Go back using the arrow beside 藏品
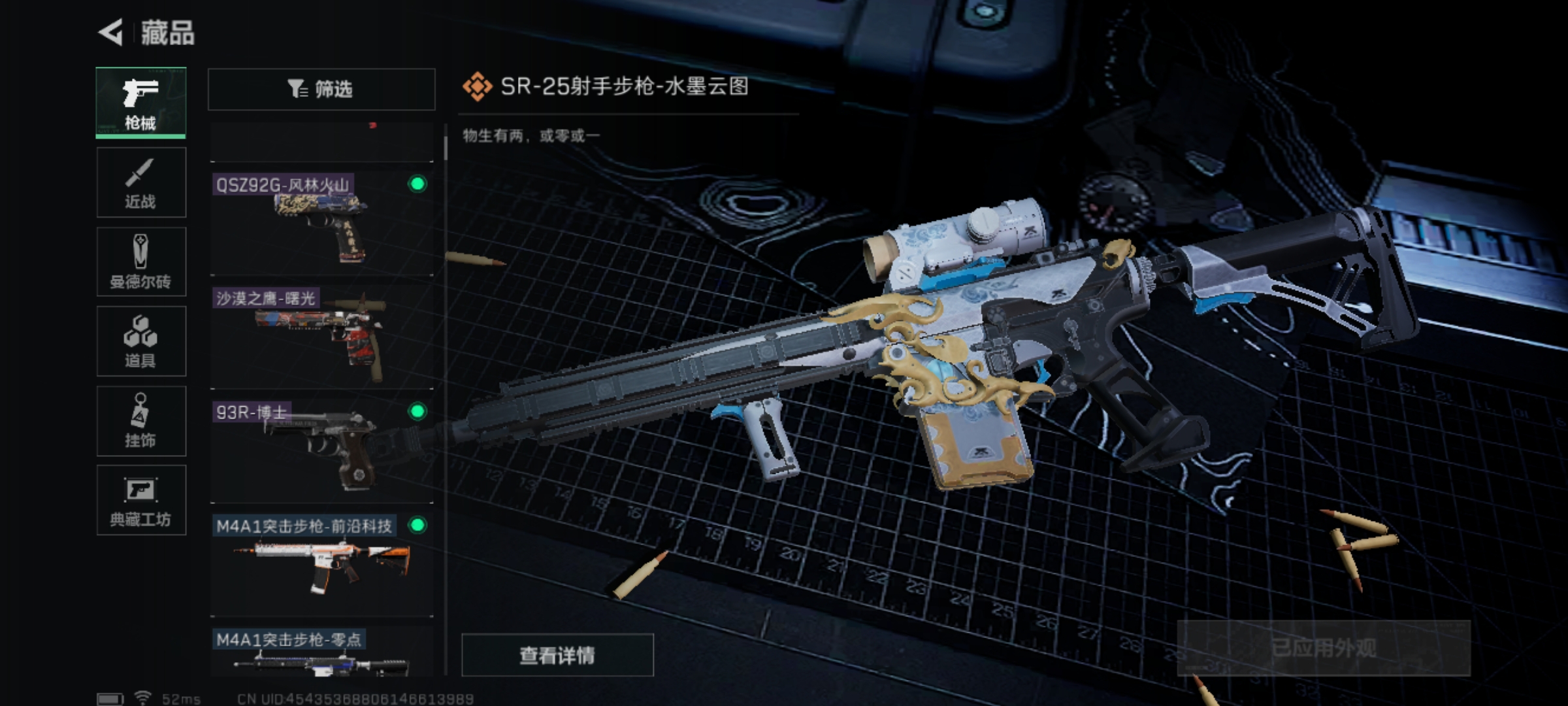1568x706 pixels. pyautogui.click(x=112, y=32)
